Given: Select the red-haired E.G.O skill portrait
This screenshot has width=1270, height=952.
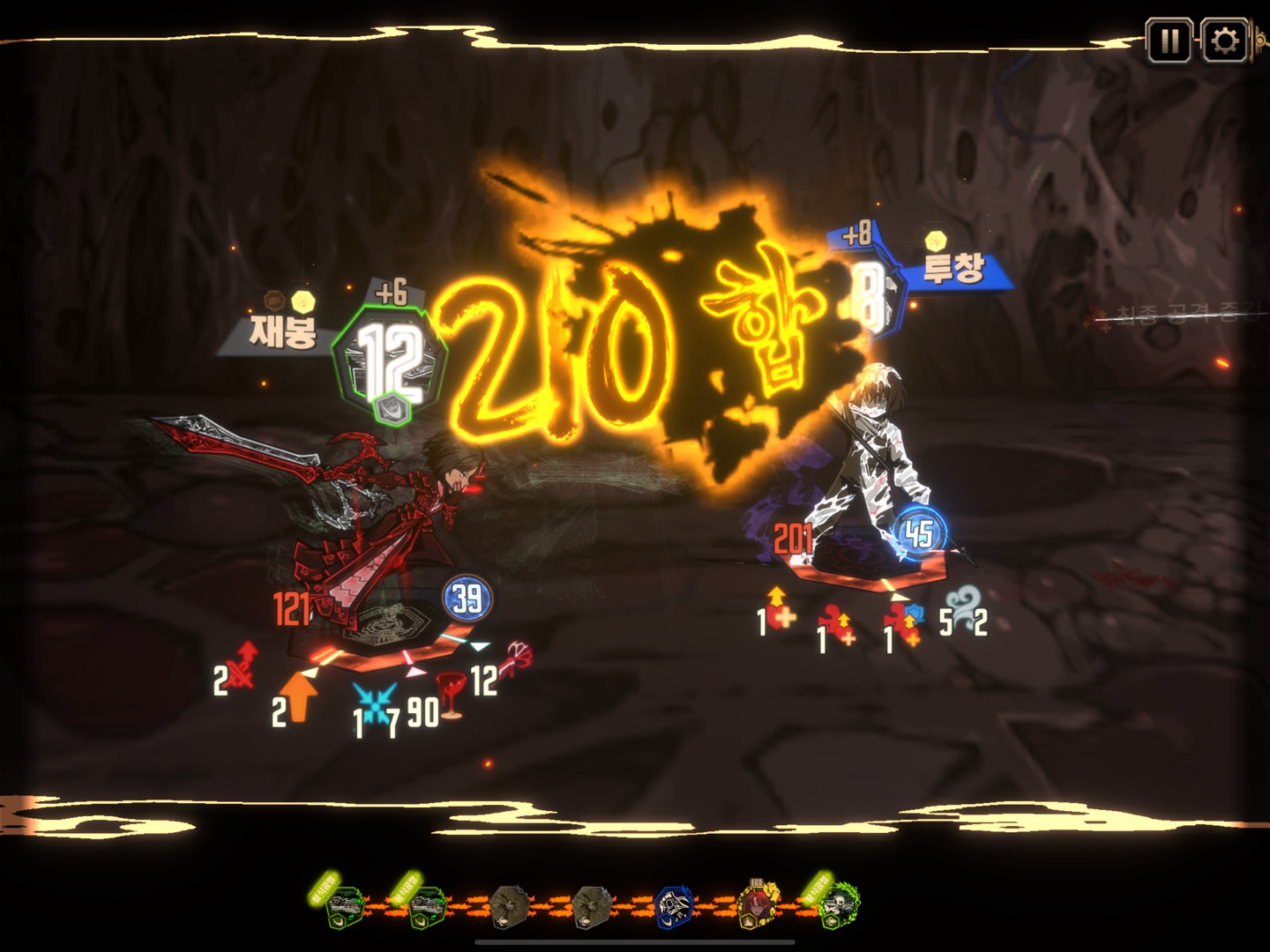Looking at the screenshot, I should click(x=758, y=904).
